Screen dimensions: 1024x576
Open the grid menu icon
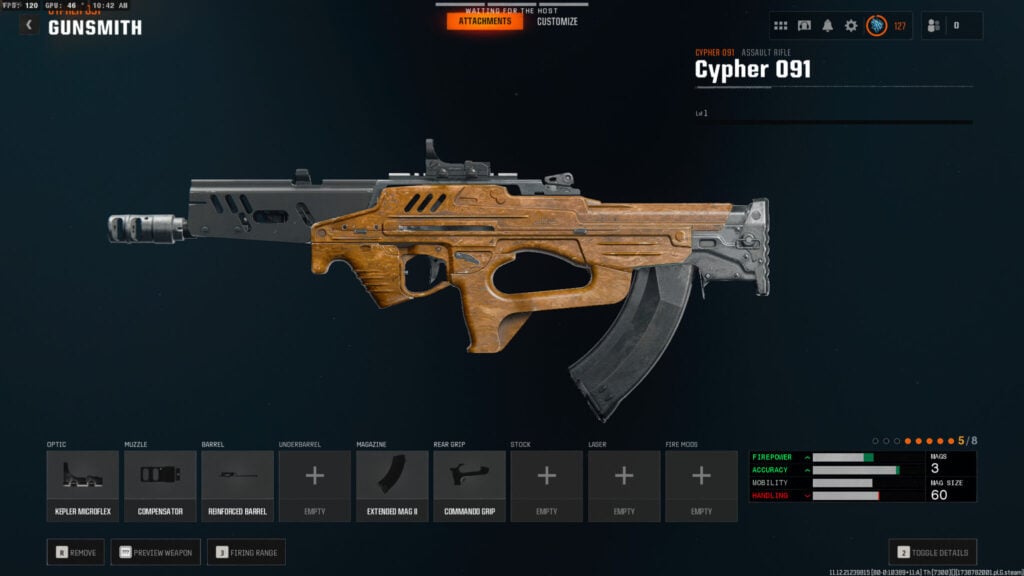pyautogui.click(x=781, y=26)
